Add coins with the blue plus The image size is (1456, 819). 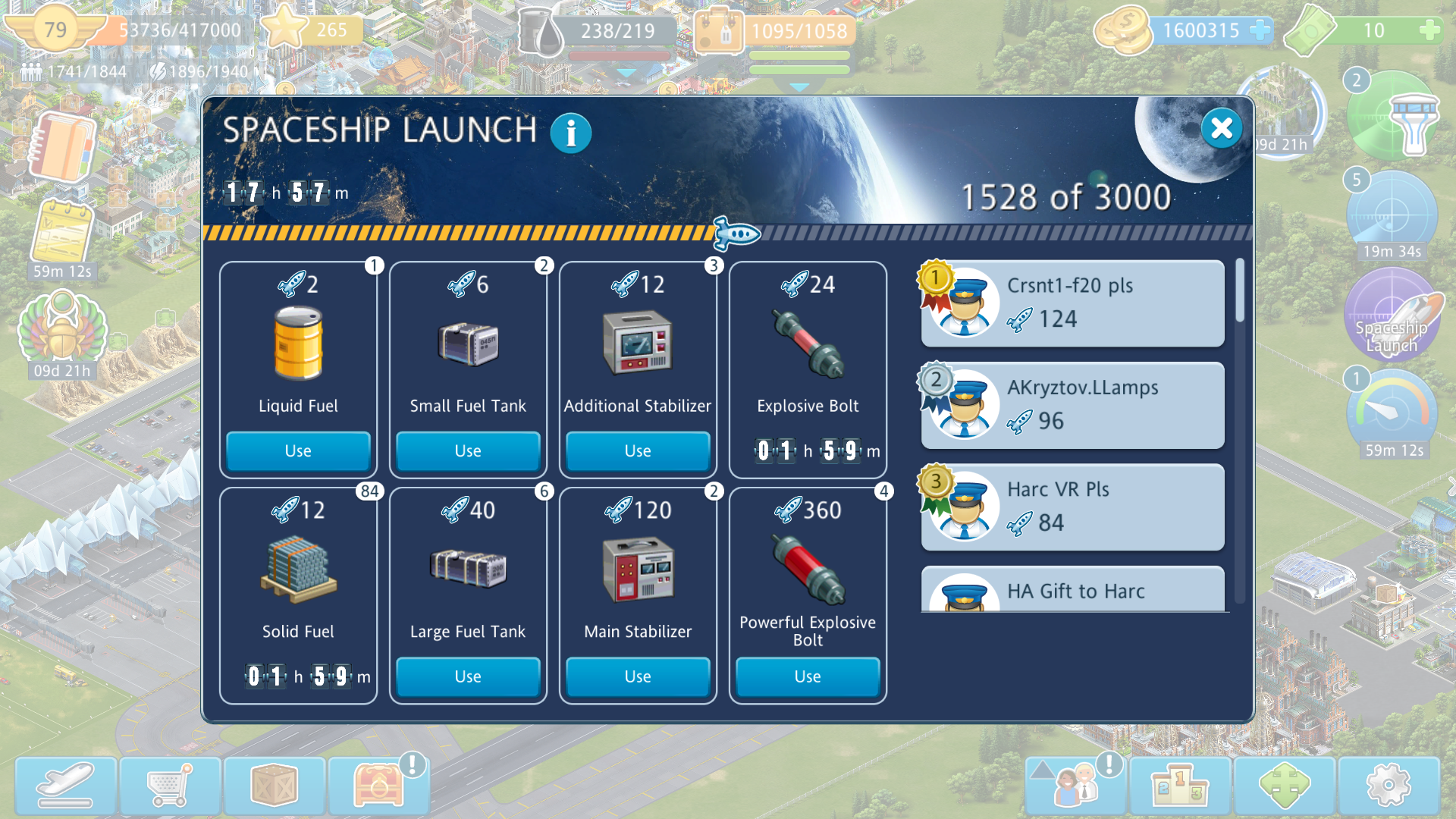pyautogui.click(x=1260, y=30)
